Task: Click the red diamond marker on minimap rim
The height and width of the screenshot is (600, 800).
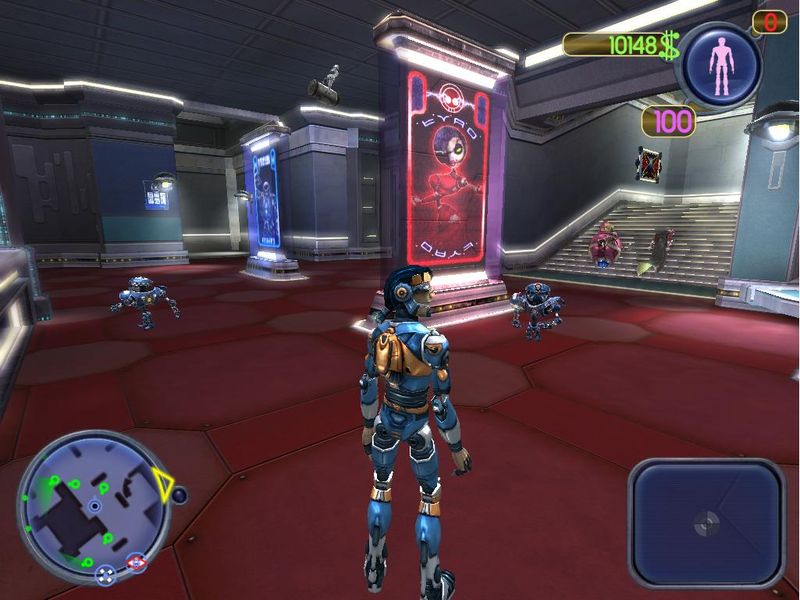Action: [x=137, y=564]
